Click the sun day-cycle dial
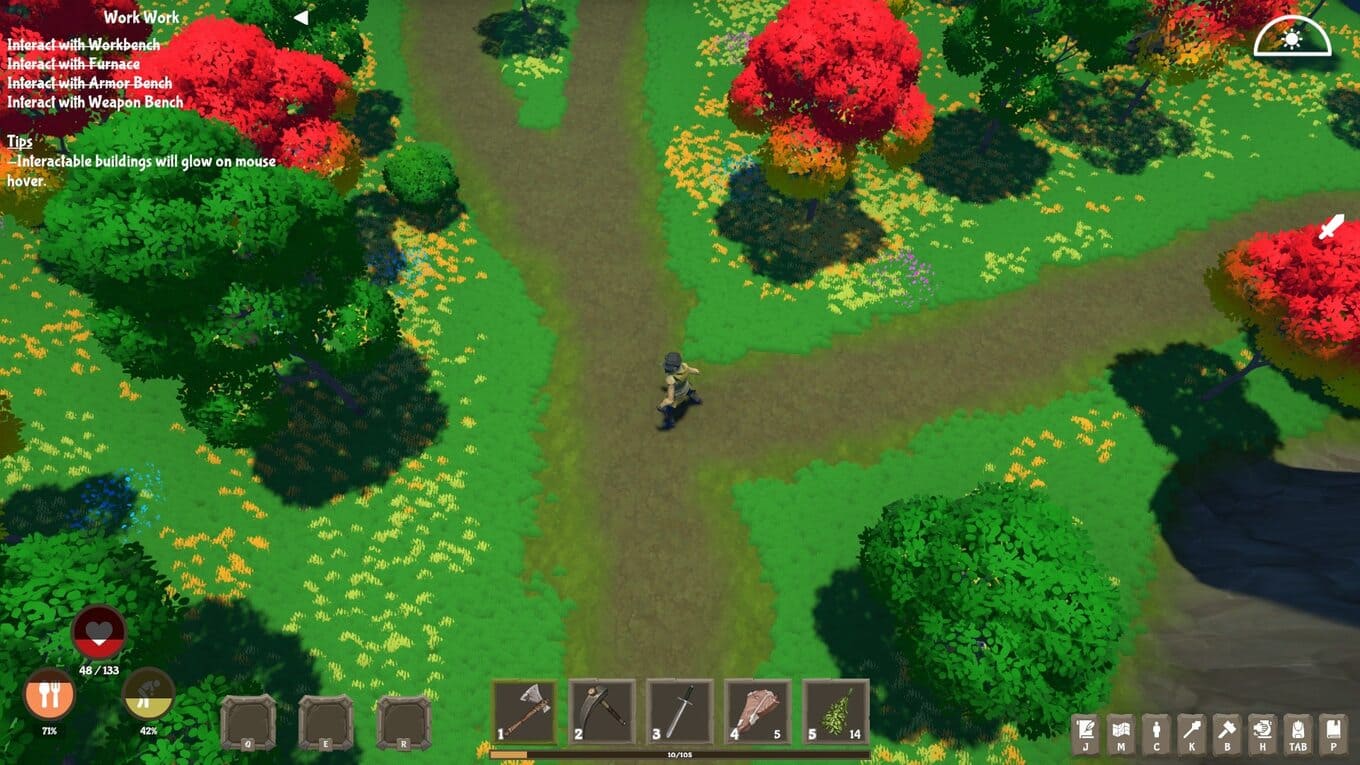The image size is (1360, 765). click(1292, 38)
